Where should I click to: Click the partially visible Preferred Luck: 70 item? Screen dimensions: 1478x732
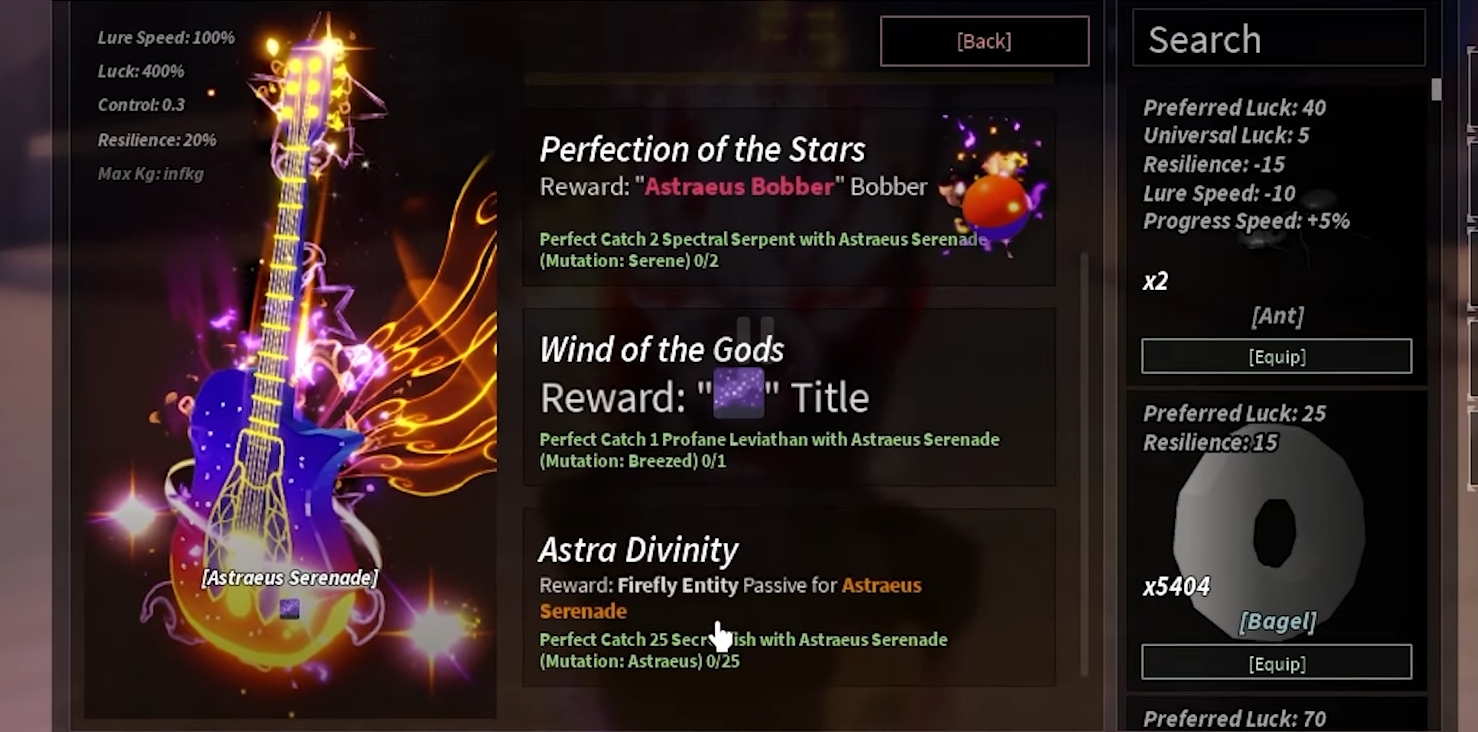click(x=1277, y=718)
